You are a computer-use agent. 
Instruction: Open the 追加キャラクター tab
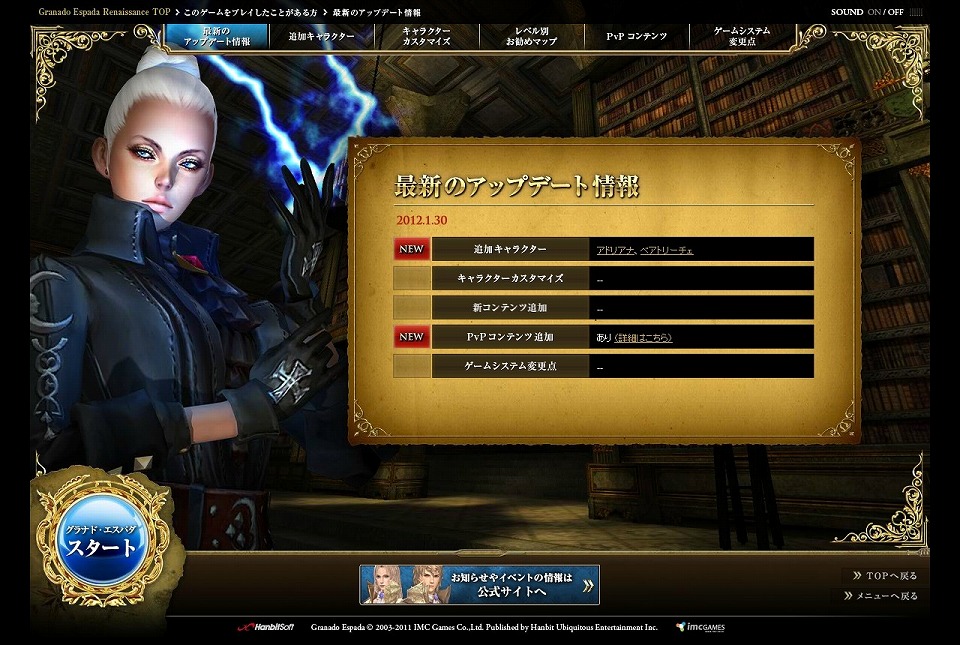point(321,36)
